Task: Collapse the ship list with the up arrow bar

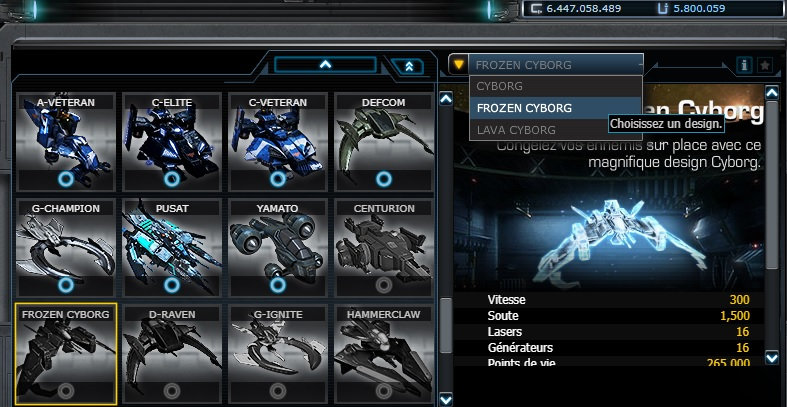Action: click(324, 64)
